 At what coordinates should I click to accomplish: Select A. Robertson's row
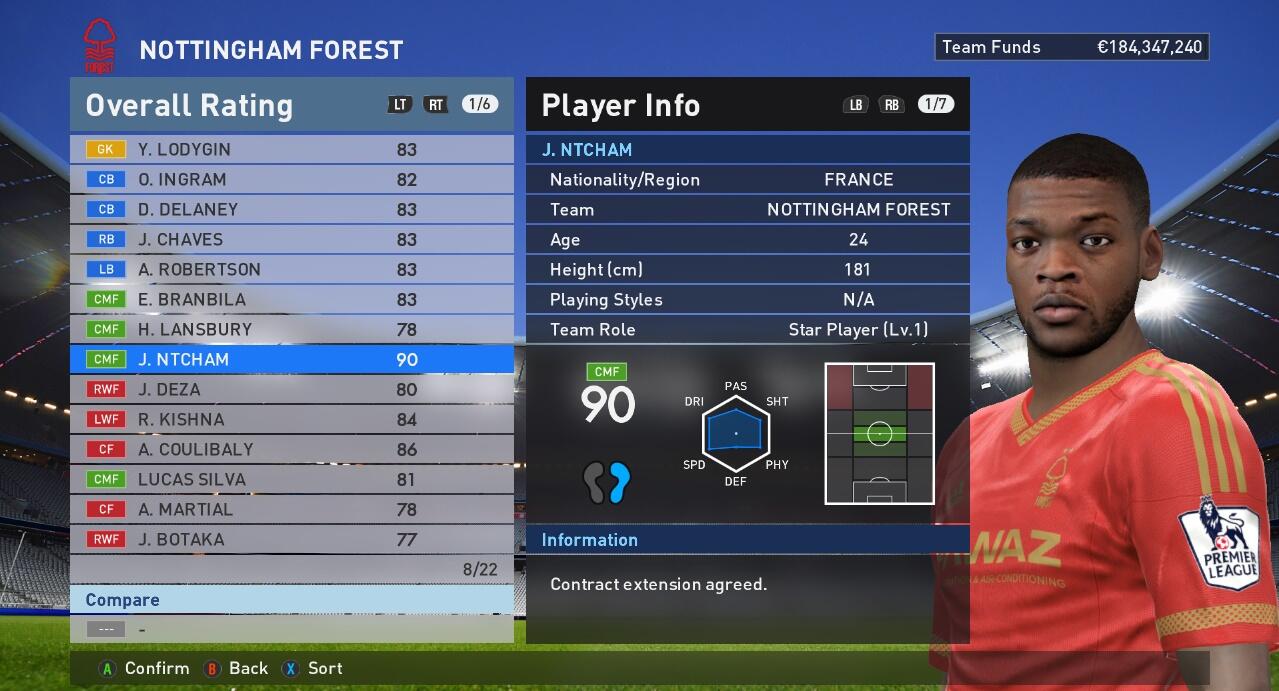[x=290, y=269]
